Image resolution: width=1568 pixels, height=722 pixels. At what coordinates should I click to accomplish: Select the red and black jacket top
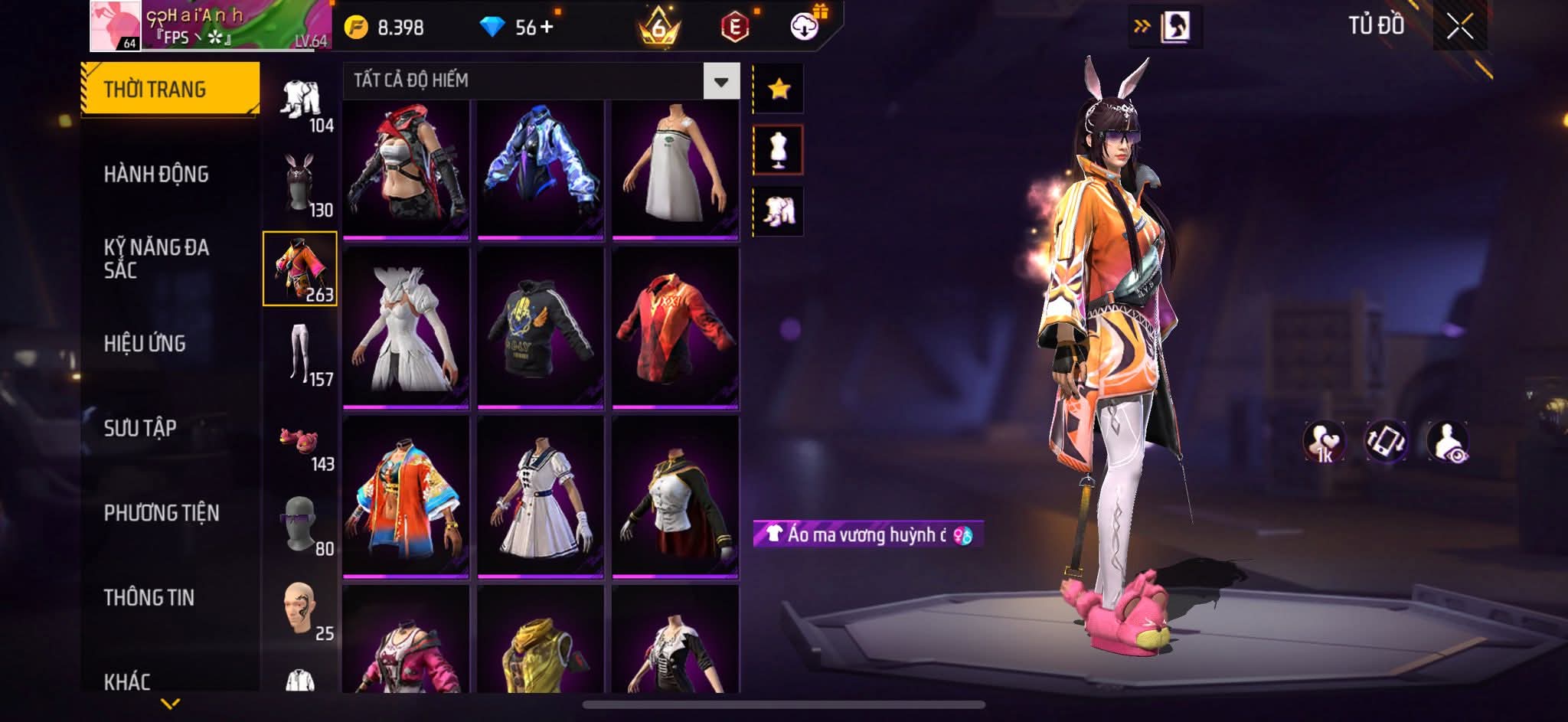coord(675,329)
